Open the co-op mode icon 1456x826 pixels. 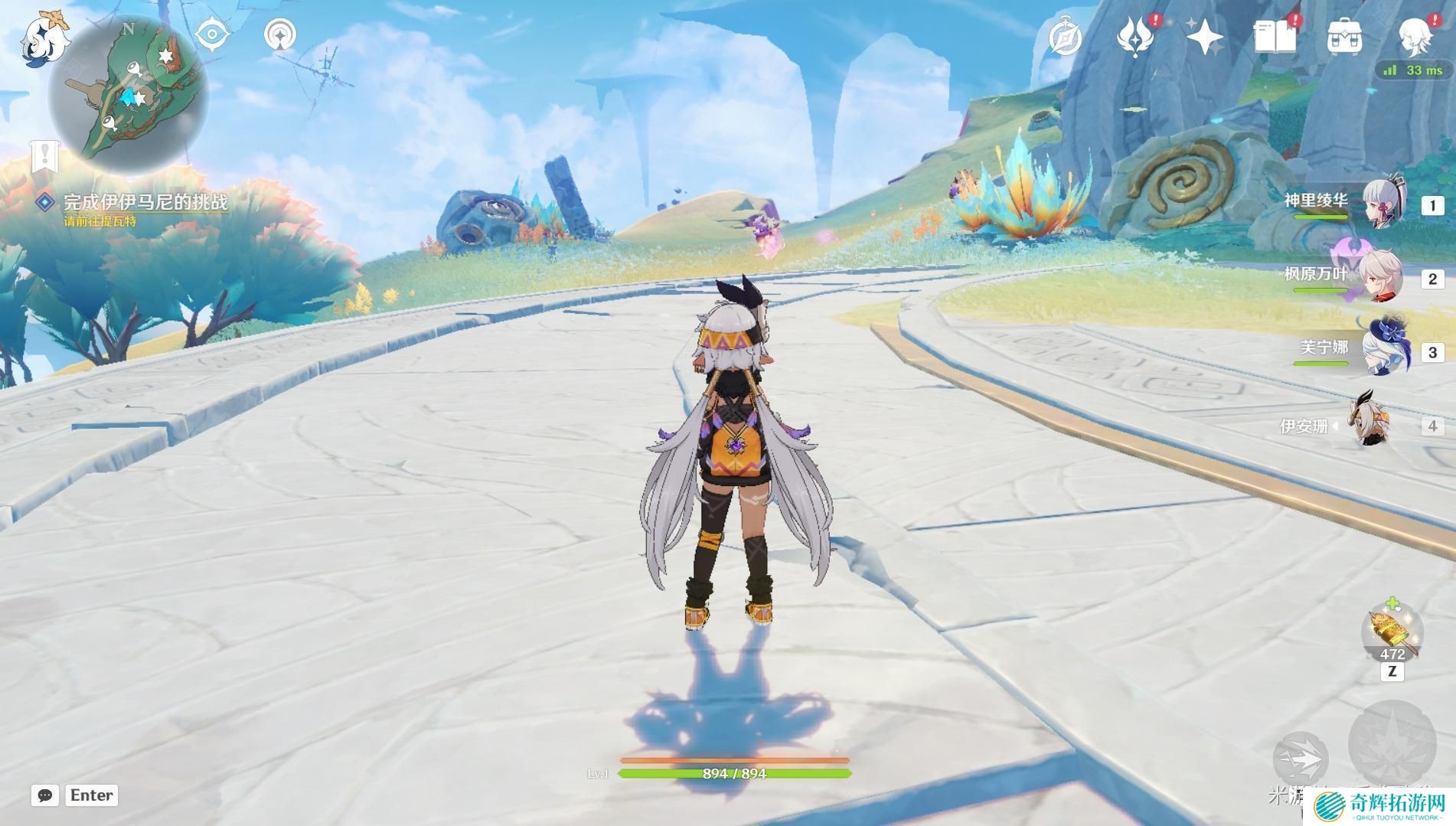tap(279, 35)
